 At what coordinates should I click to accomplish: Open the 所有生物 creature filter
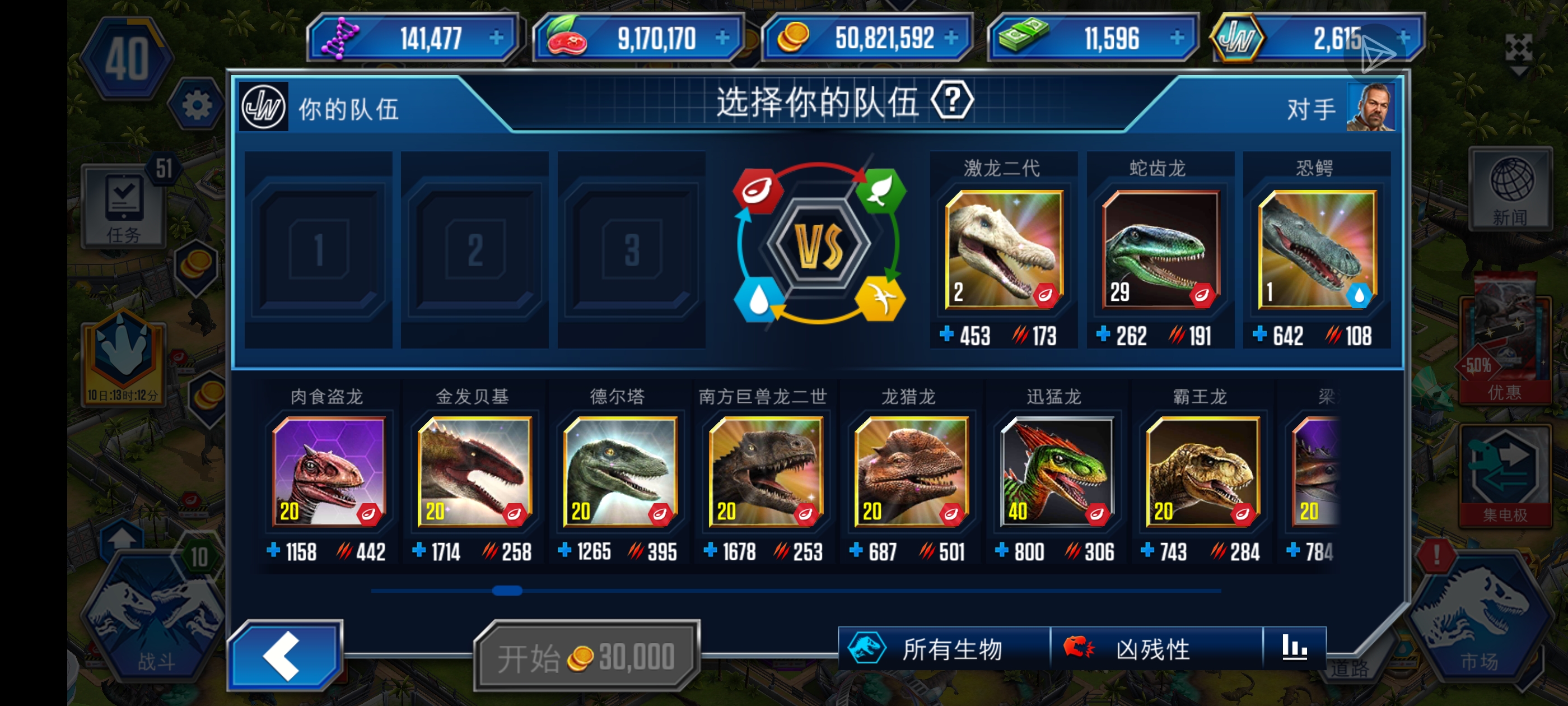pyautogui.click(x=944, y=649)
